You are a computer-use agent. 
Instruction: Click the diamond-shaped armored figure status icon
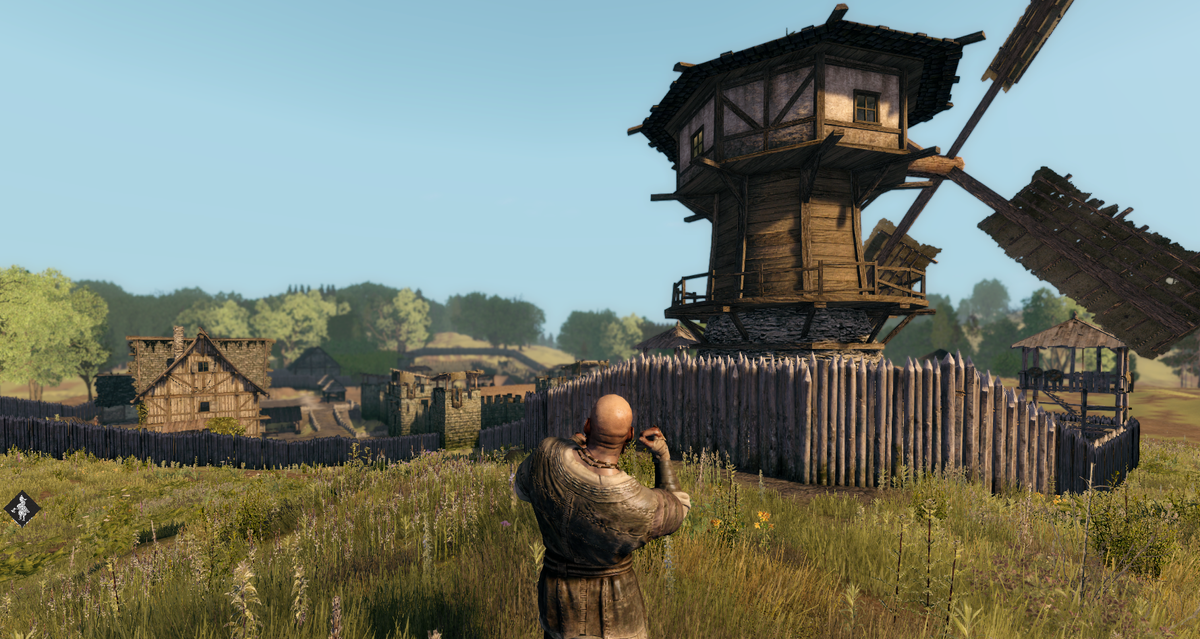click(22, 508)
